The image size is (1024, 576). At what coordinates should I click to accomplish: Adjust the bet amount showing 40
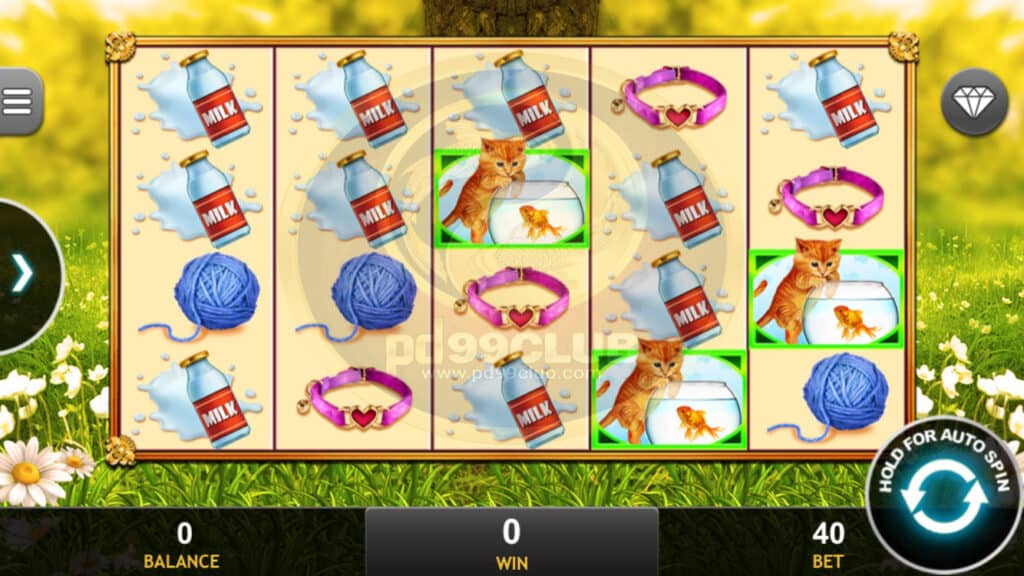point(828,543)
